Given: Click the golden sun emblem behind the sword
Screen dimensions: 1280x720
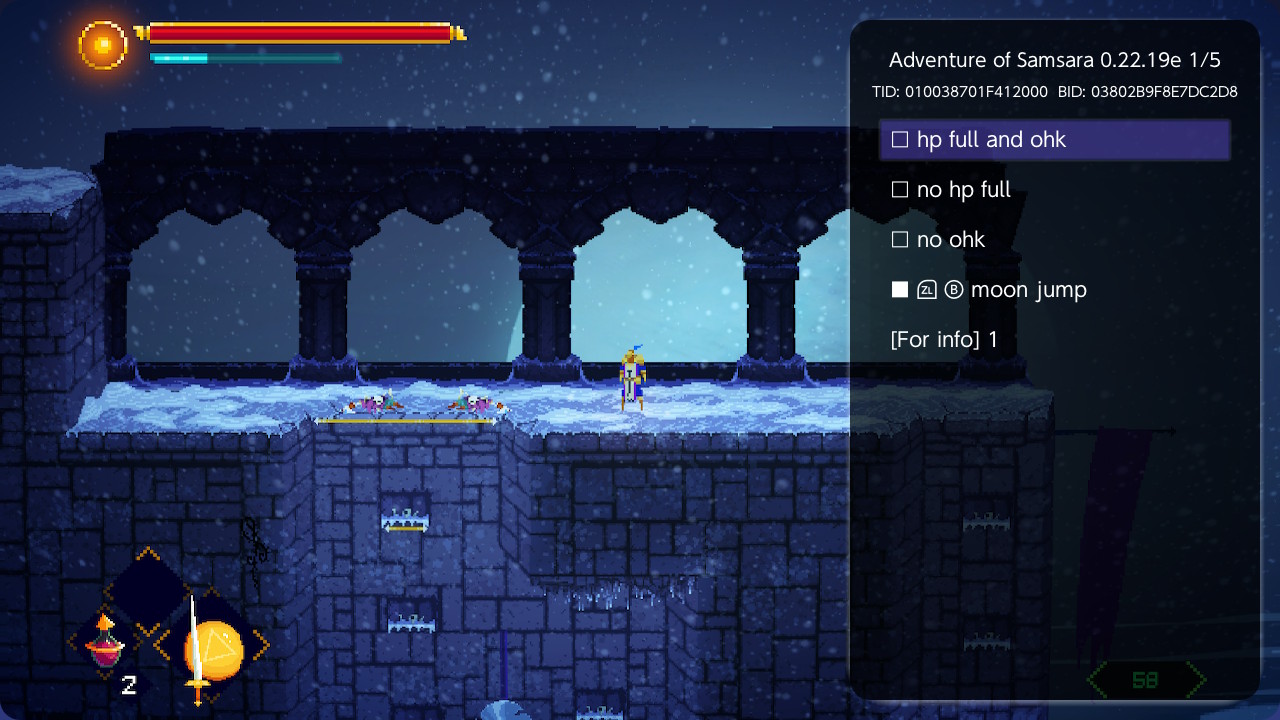Looking at the screenshot, I should pos(222,648).
